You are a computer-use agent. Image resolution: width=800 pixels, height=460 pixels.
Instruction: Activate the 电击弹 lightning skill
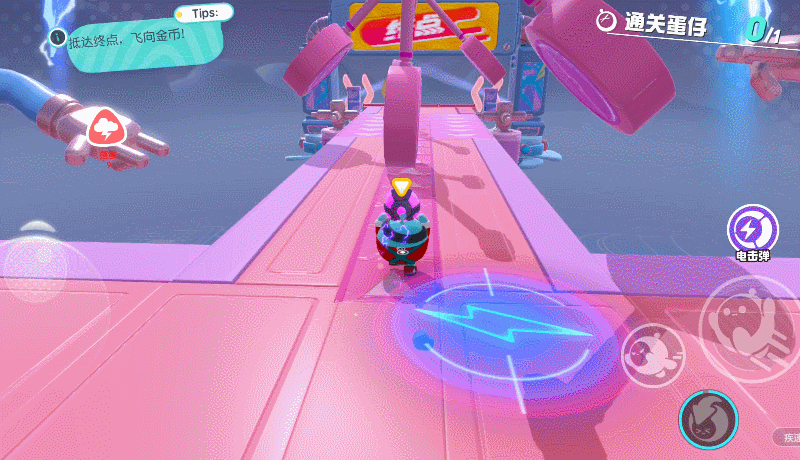752,230
